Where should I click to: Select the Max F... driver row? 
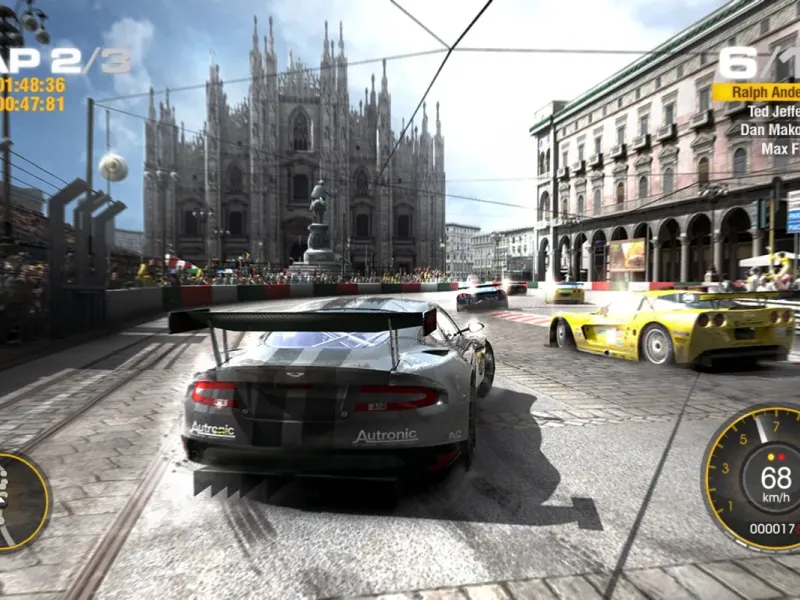point(780,149)
